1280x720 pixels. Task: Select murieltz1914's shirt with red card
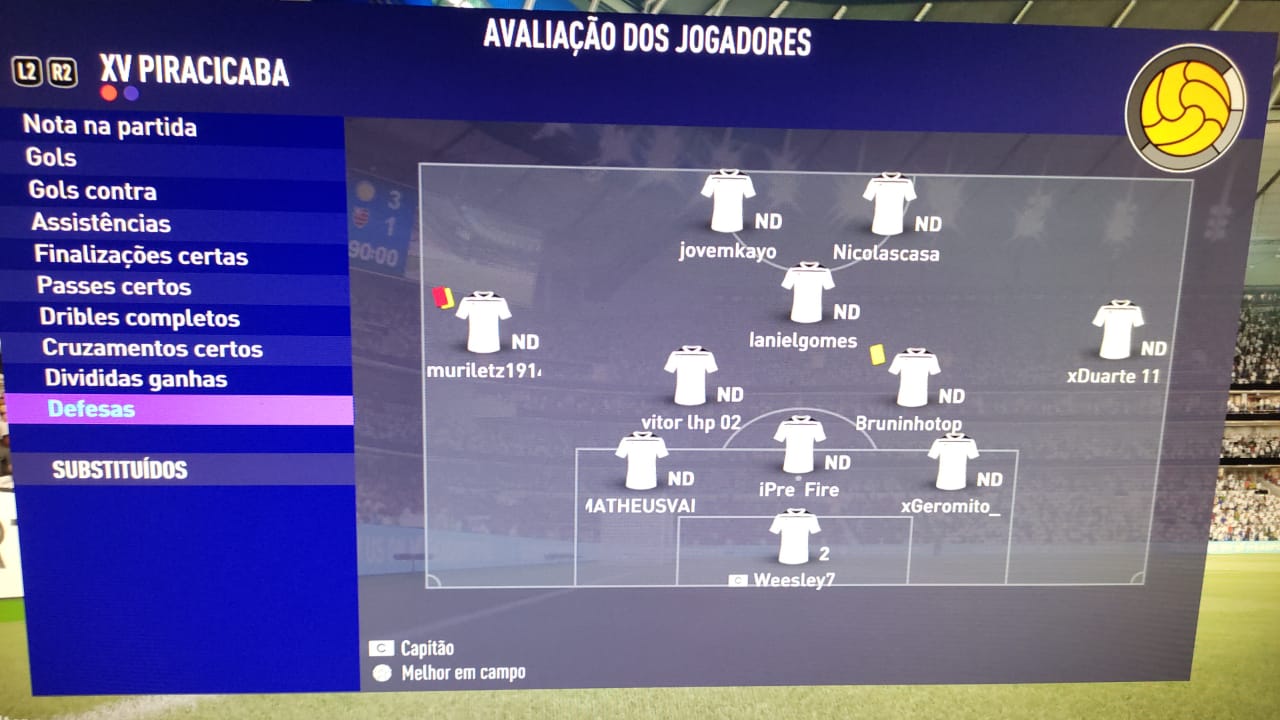tap(483, 322)
